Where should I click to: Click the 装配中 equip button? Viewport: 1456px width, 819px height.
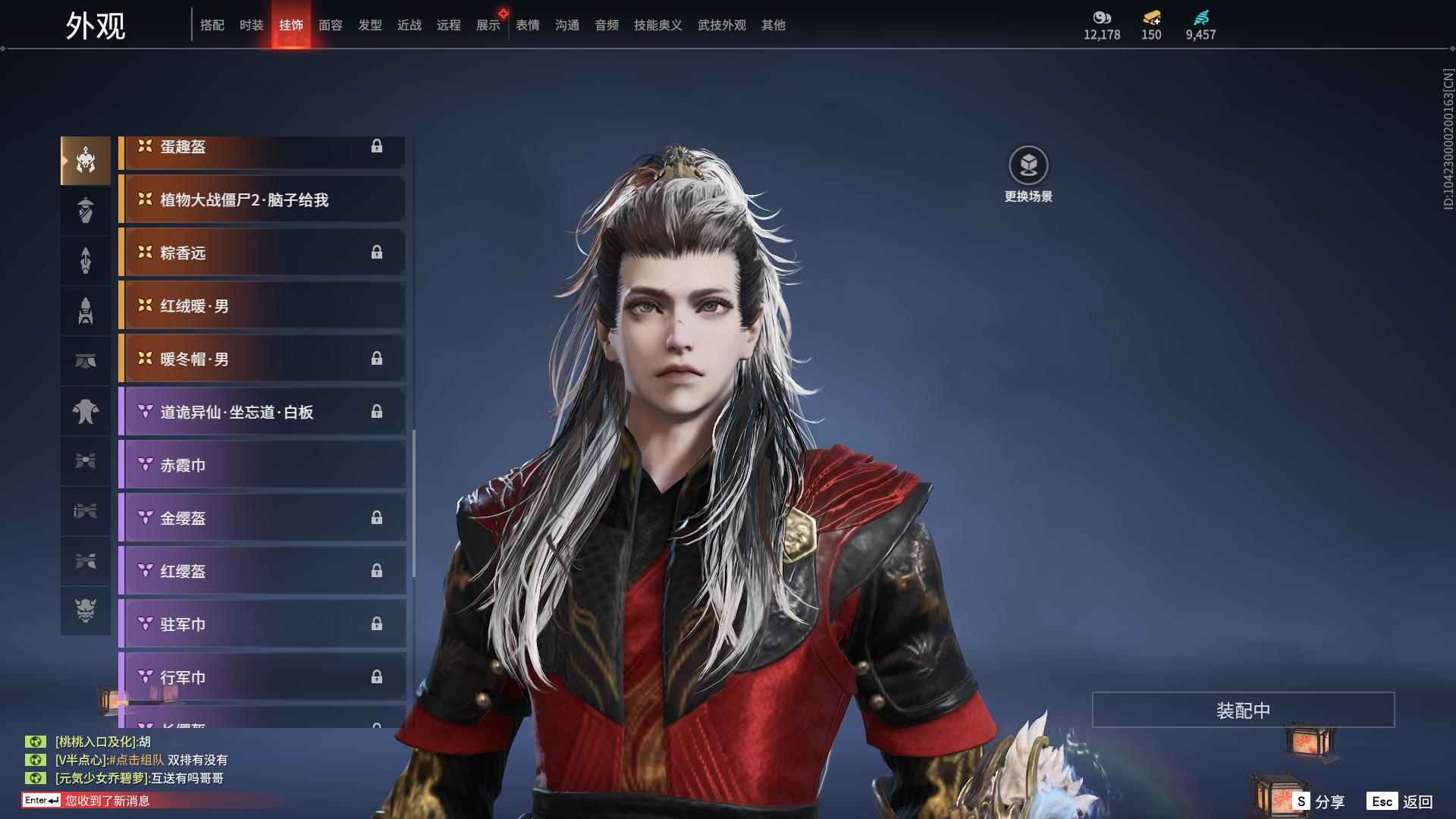[x=1243, y=710]
